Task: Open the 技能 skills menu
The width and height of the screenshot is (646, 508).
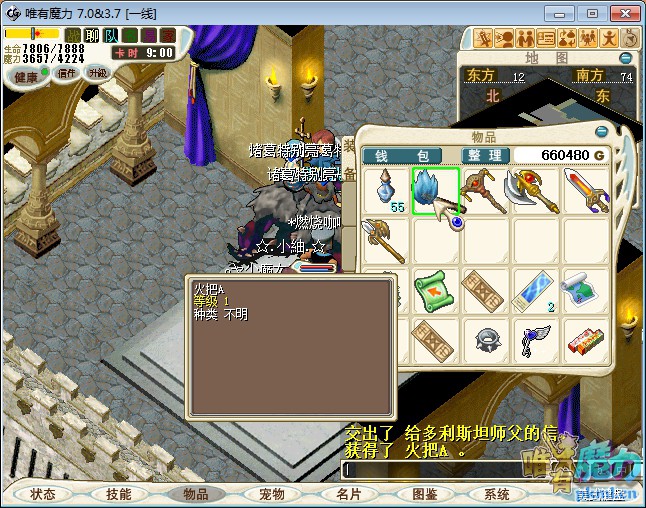Action: pos(119,494)
